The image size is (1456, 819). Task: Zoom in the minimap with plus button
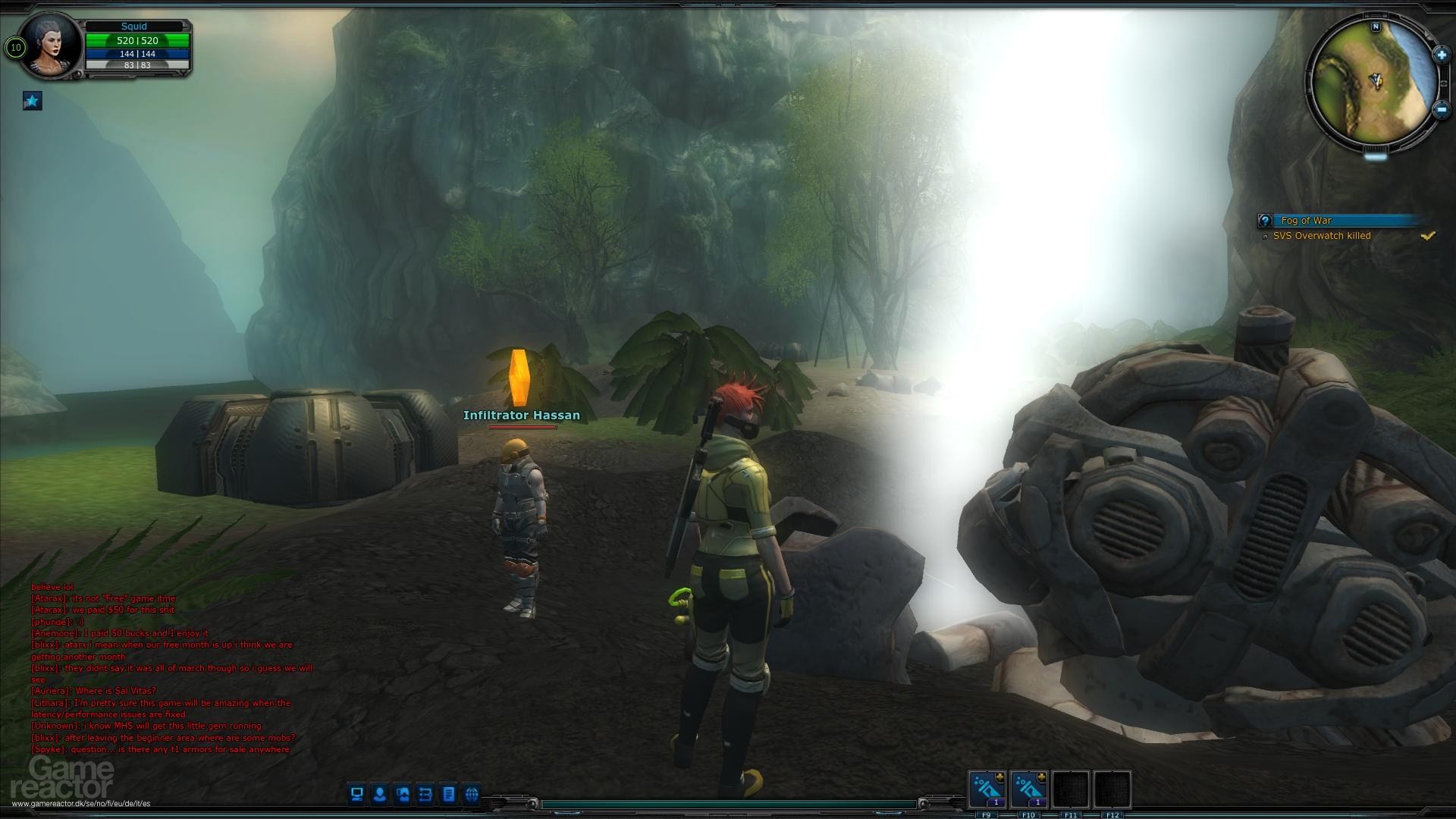[1441, 55]
